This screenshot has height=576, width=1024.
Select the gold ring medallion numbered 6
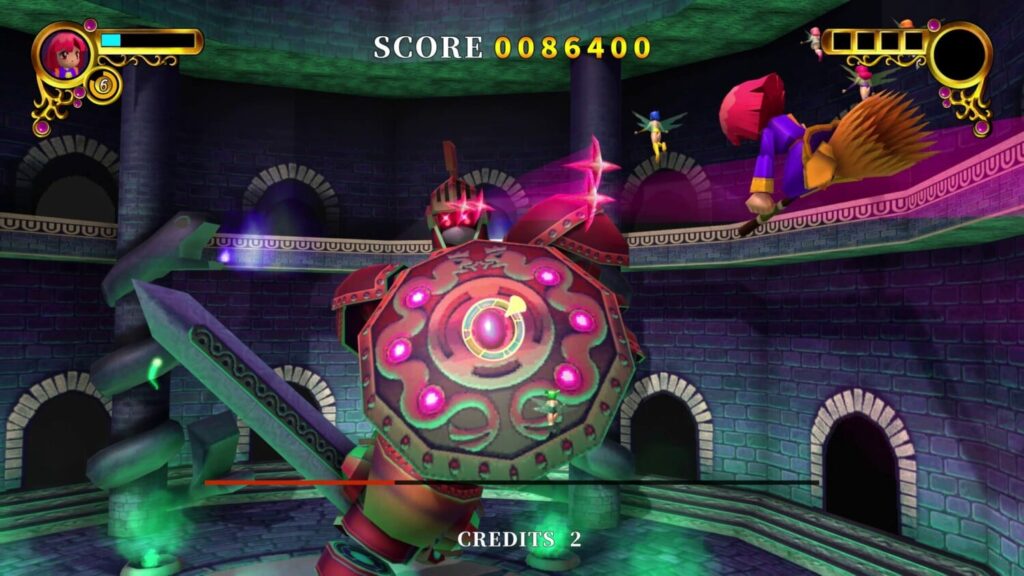pos(101,86)
